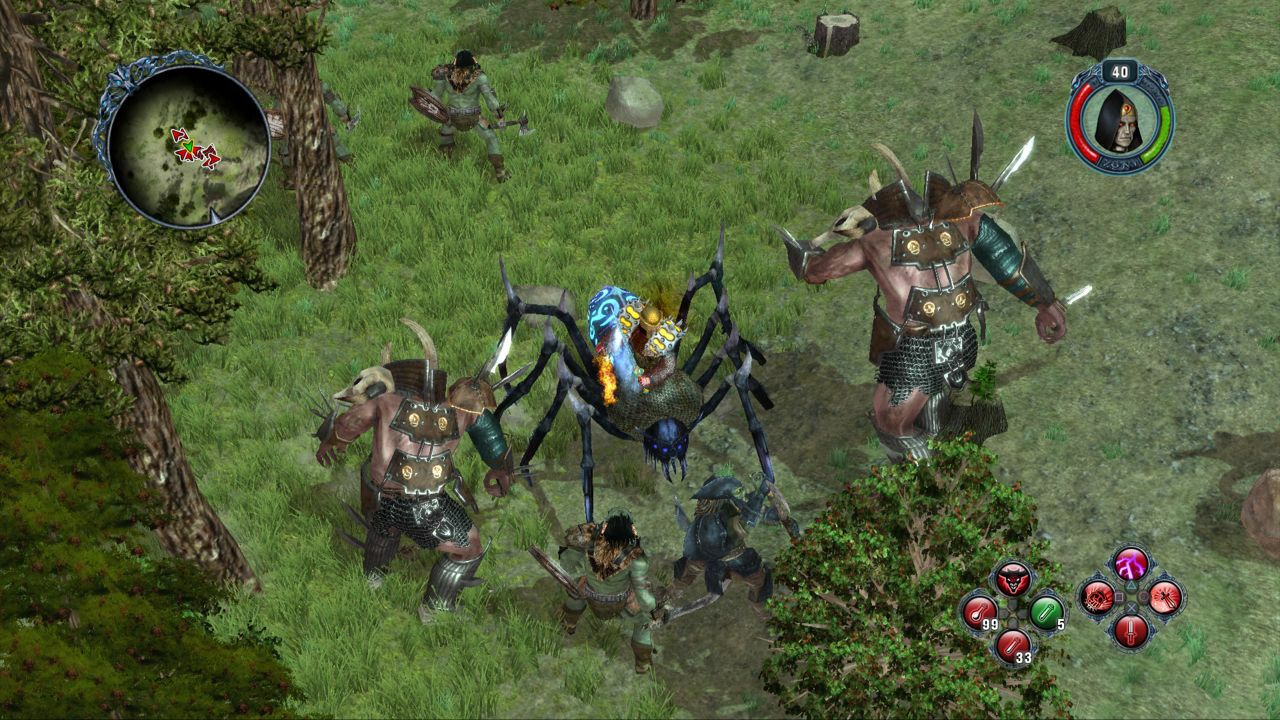Screen dimensions: 1280x720
Task: Click the piercing attack combat art icon
Action: [x=1163, y=599]
